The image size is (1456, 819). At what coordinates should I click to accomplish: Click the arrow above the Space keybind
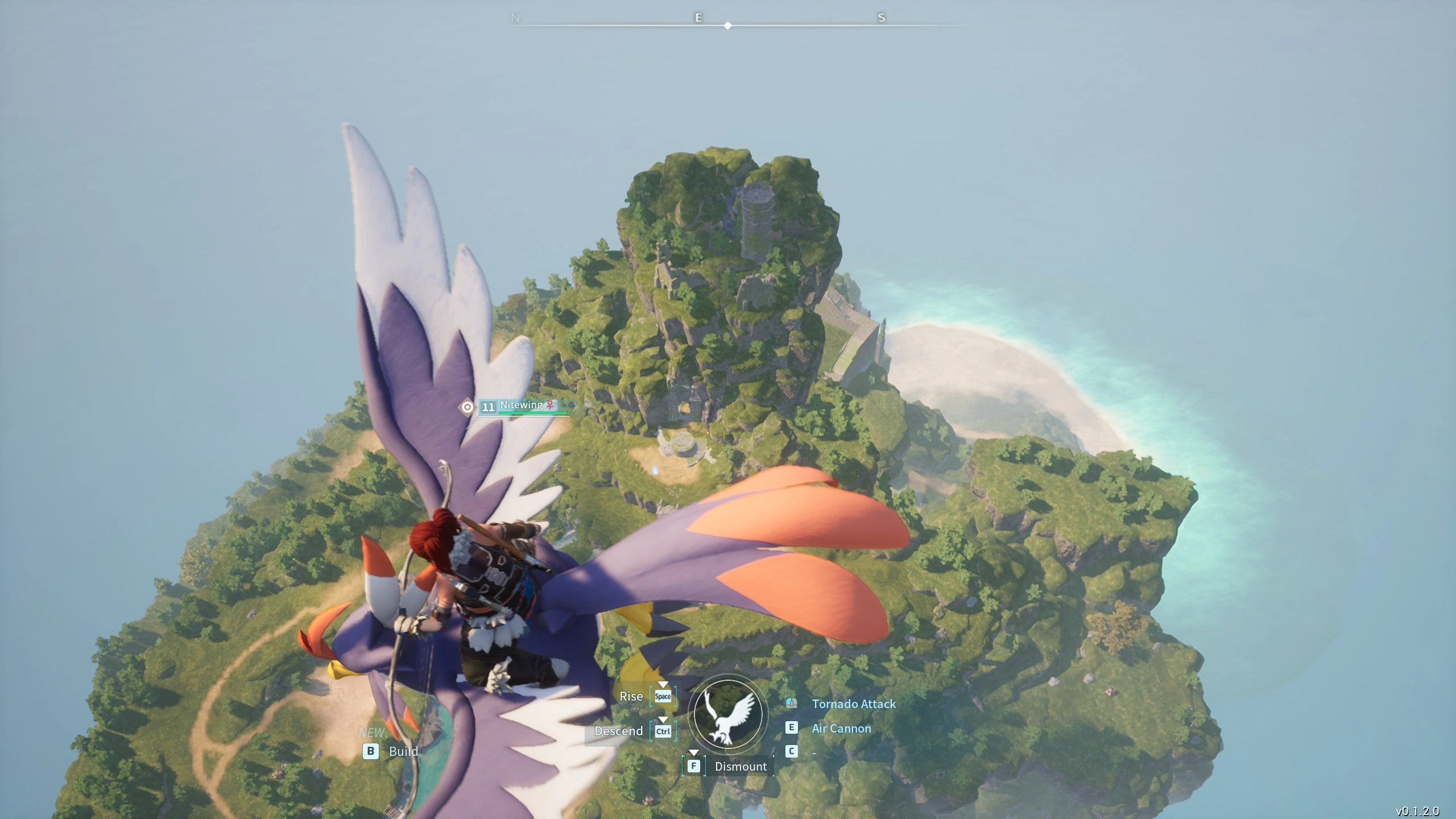[x=663, y=684]
